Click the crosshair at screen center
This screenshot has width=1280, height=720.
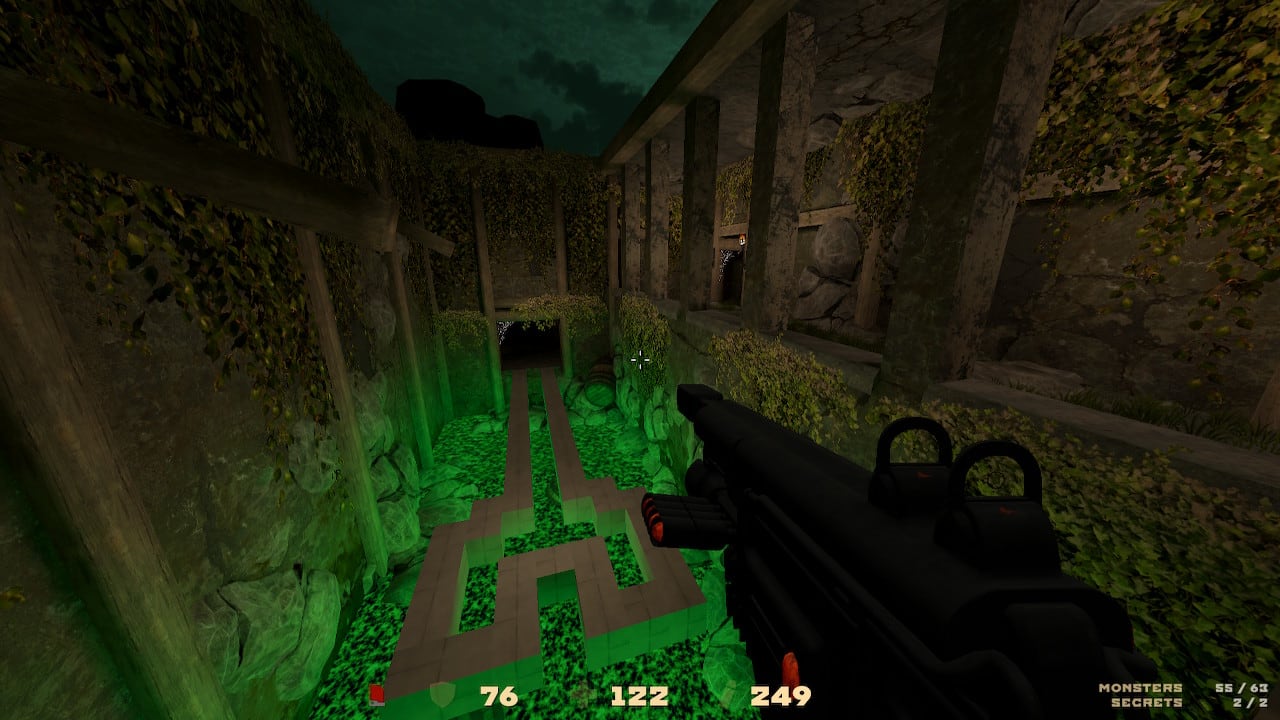[x=640, y=360]
